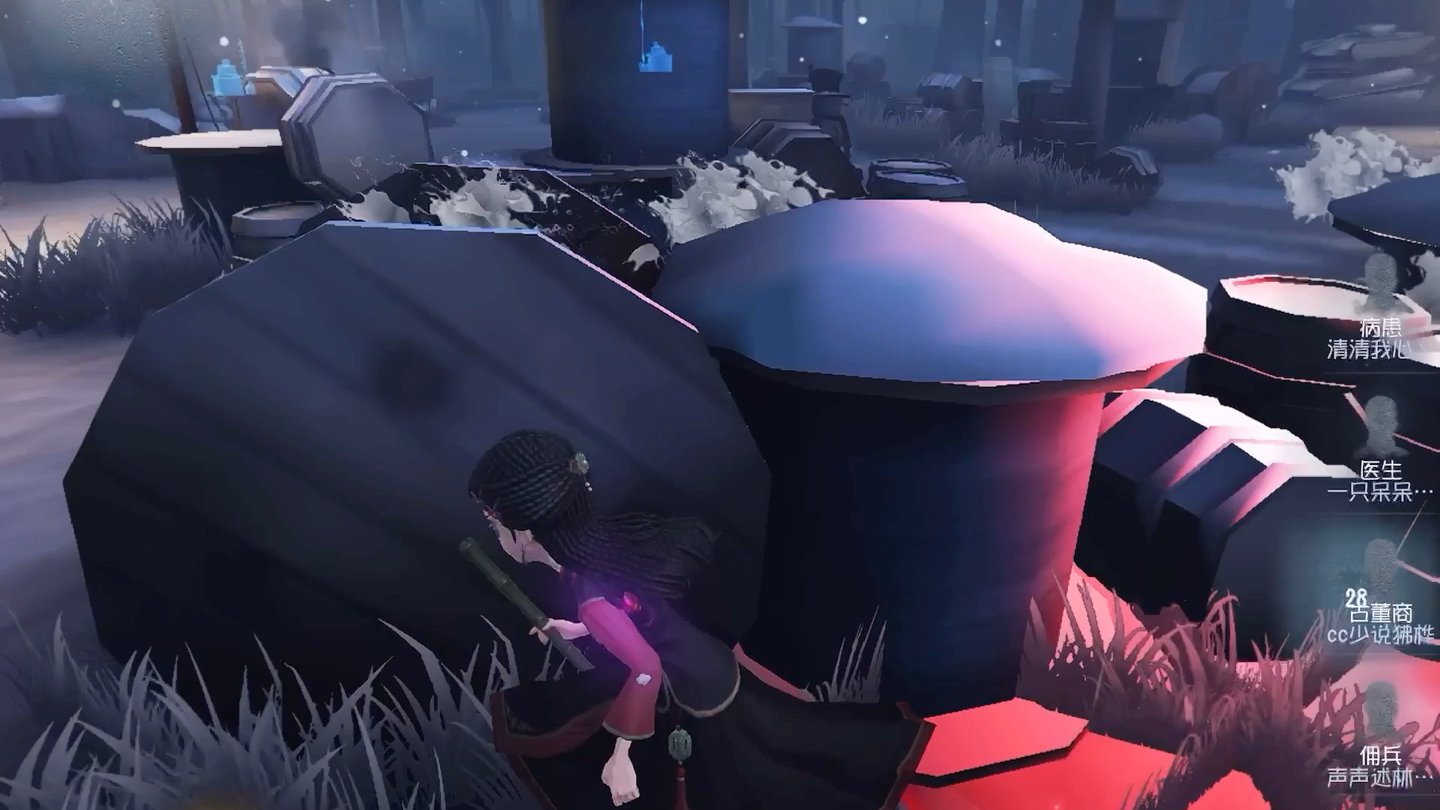
Task: Select the 病患 (Patient) survivor status icon
Action: pyautogui.click(x=1381, y=283)
